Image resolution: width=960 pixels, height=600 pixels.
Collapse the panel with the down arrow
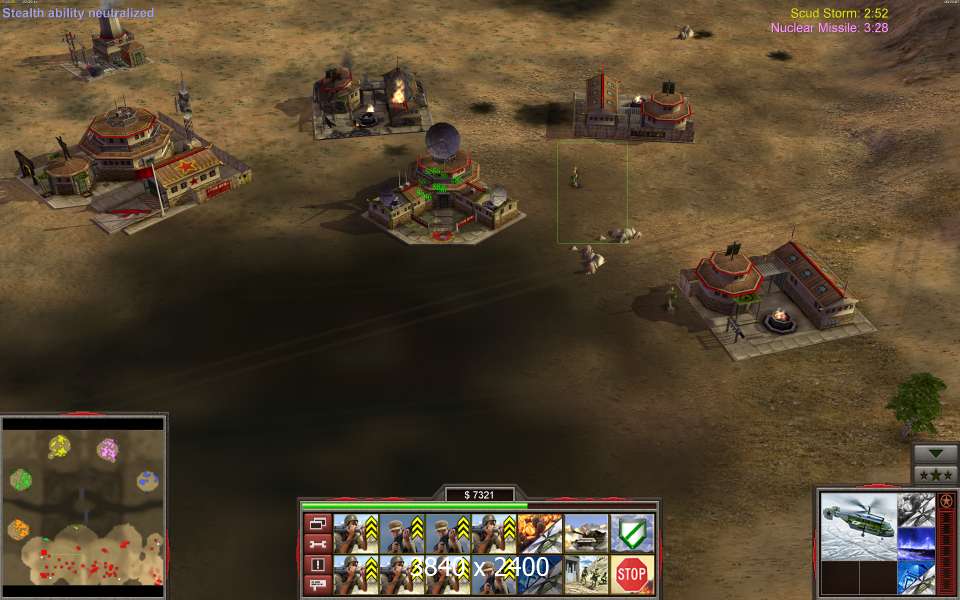[936, 453]
